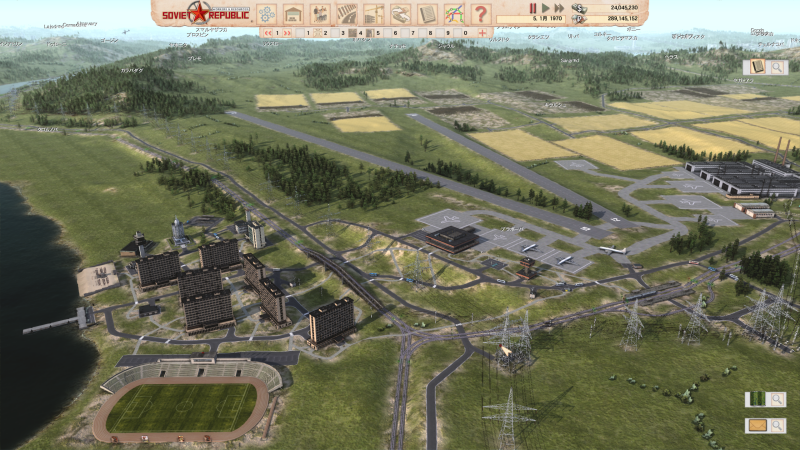Viewport: 800px width, 450px height.
Task: Open the gear settings menu in top toolbar
Action: pyautogui.click(x=267, y=14)
